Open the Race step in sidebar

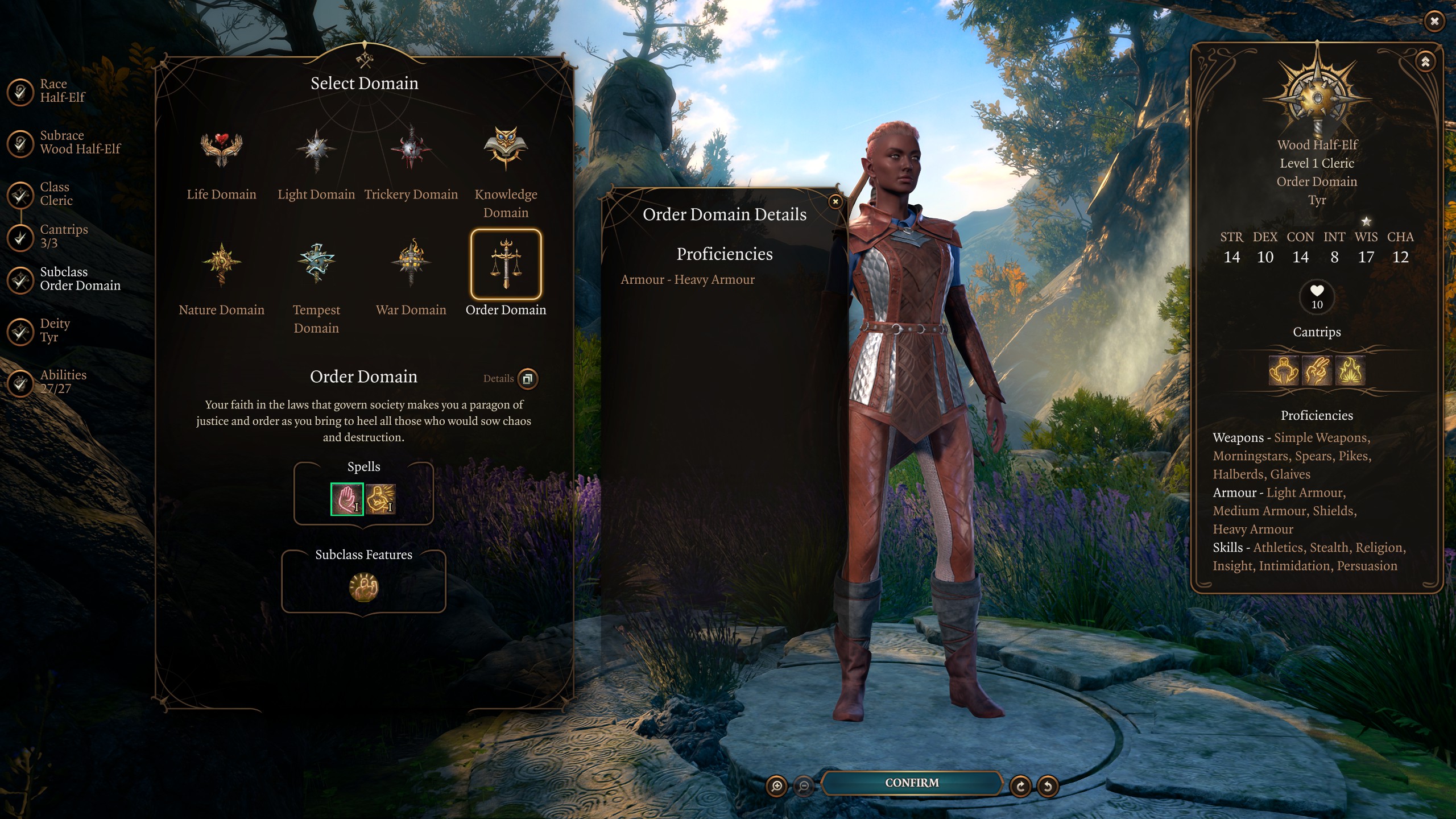coord(20,91)
